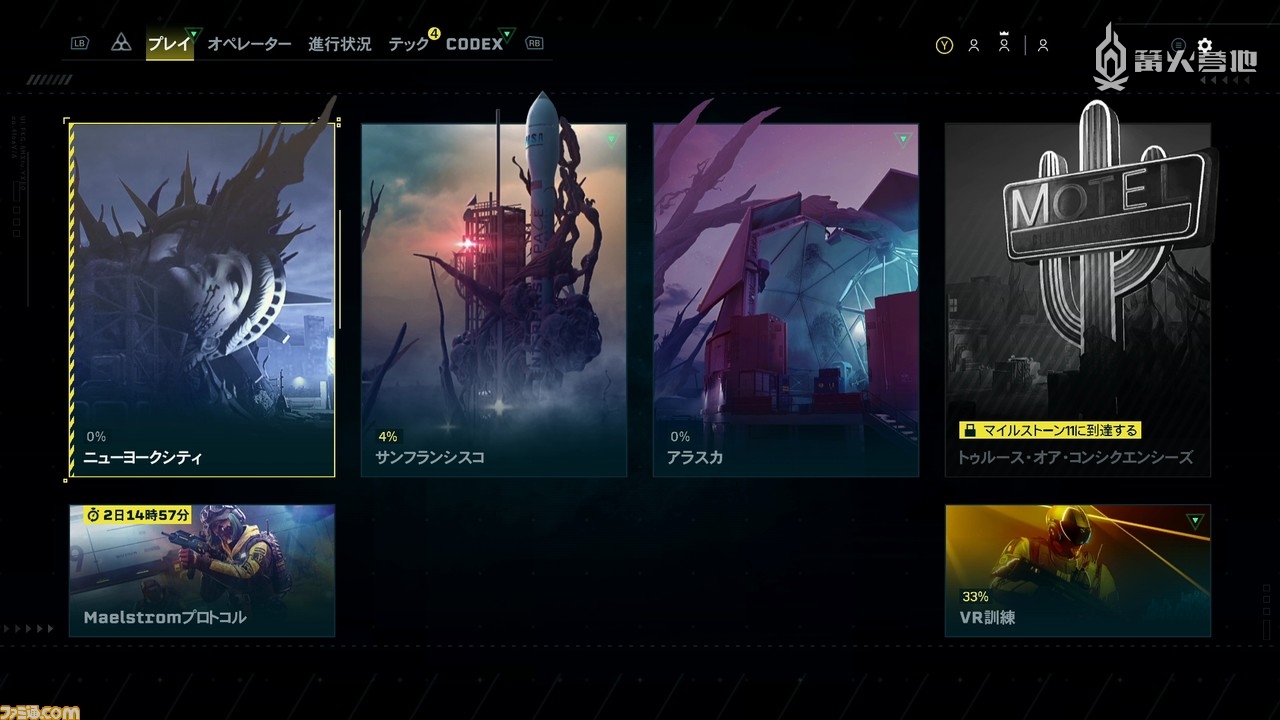This screenshot has width=1280, height=720.
Task: Open your player profile icon
Action: tap(973, 46)
